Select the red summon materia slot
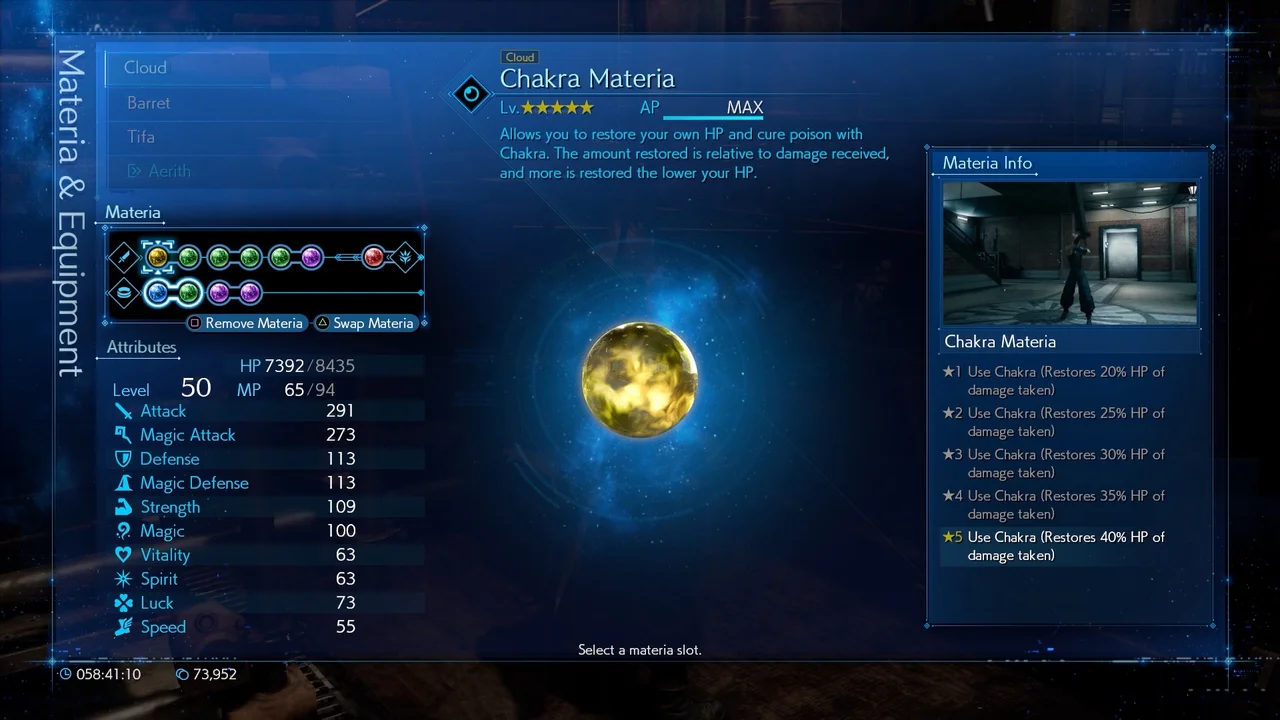 (374, 258)
